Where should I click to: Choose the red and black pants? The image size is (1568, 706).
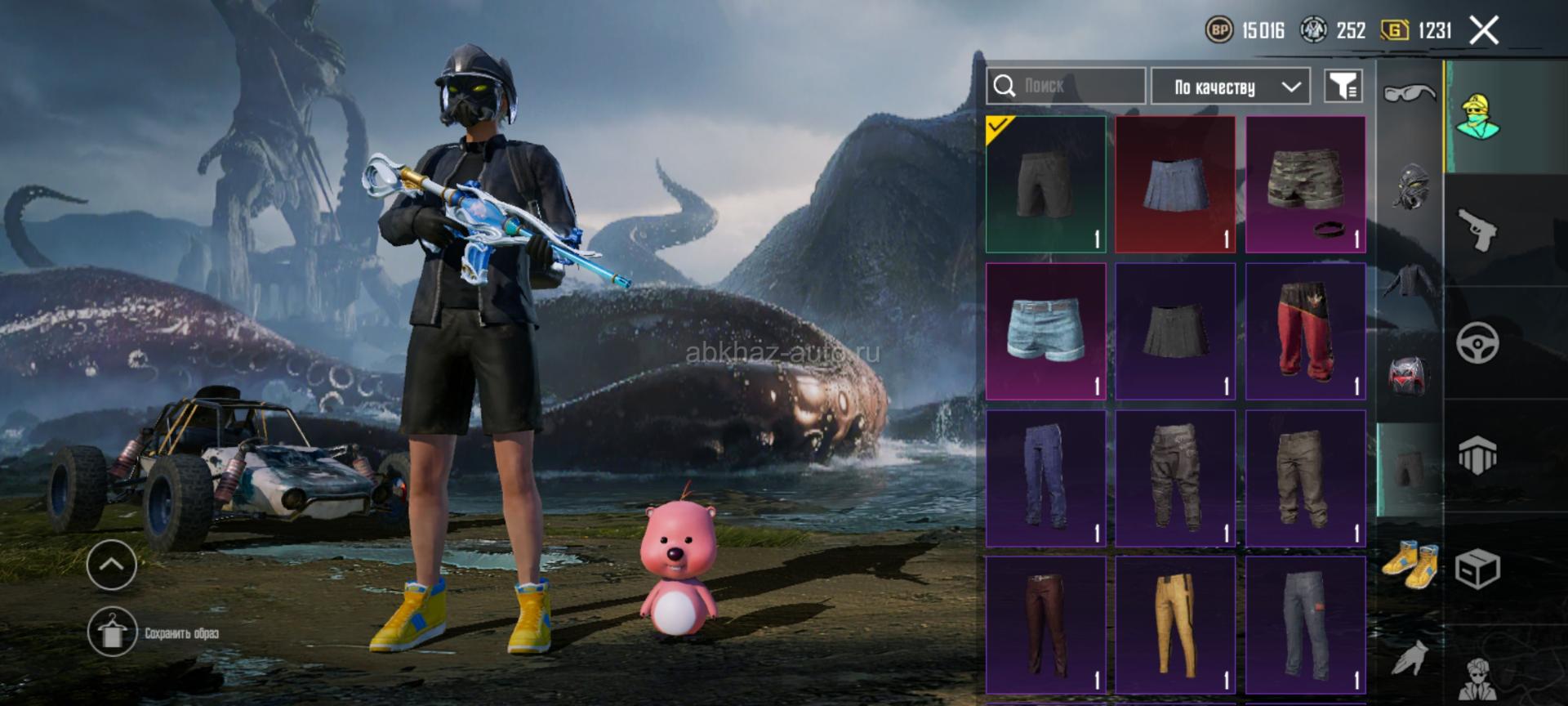[1305, 331]
